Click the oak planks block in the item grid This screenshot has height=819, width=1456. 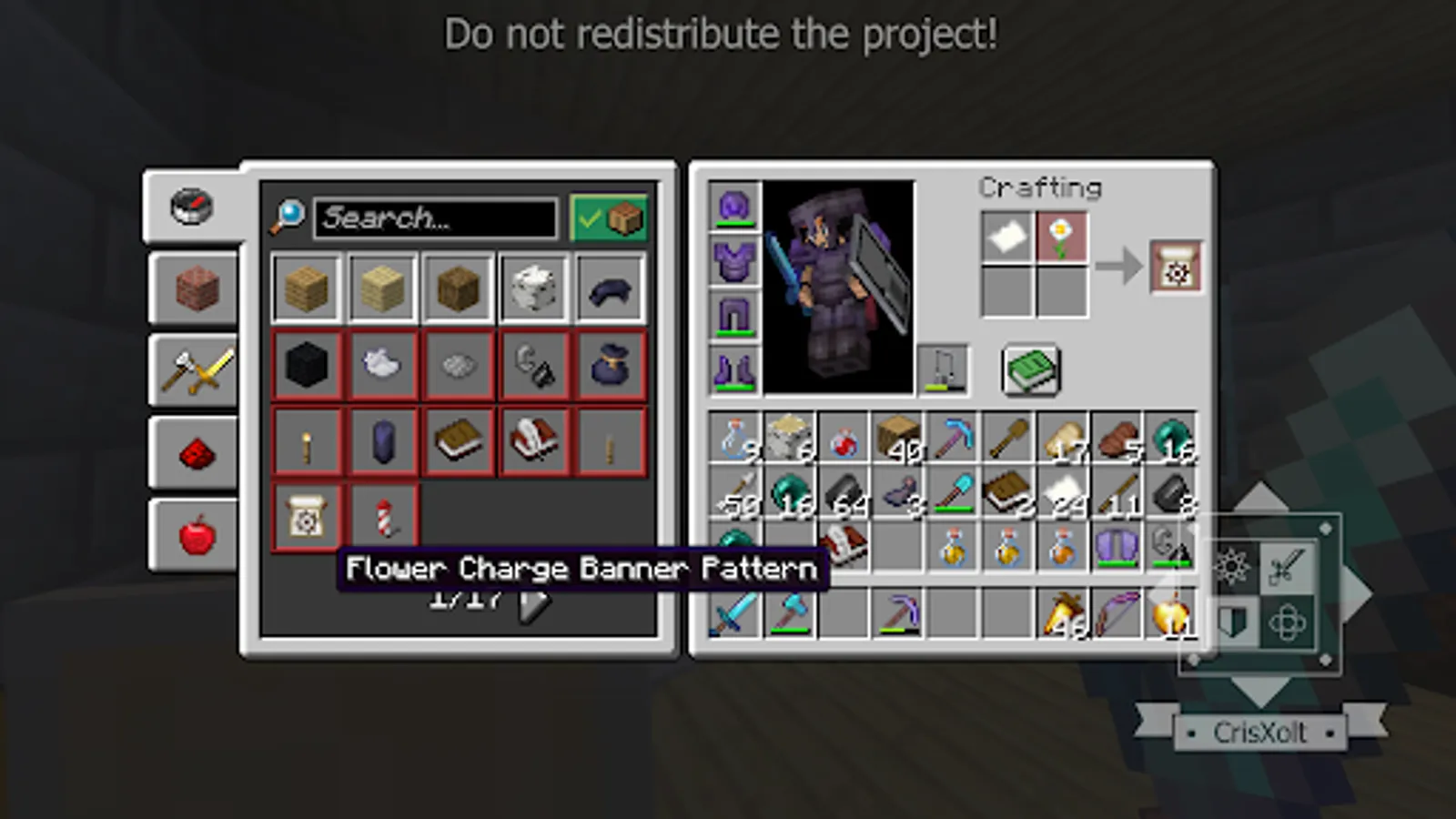pos(306,289)
